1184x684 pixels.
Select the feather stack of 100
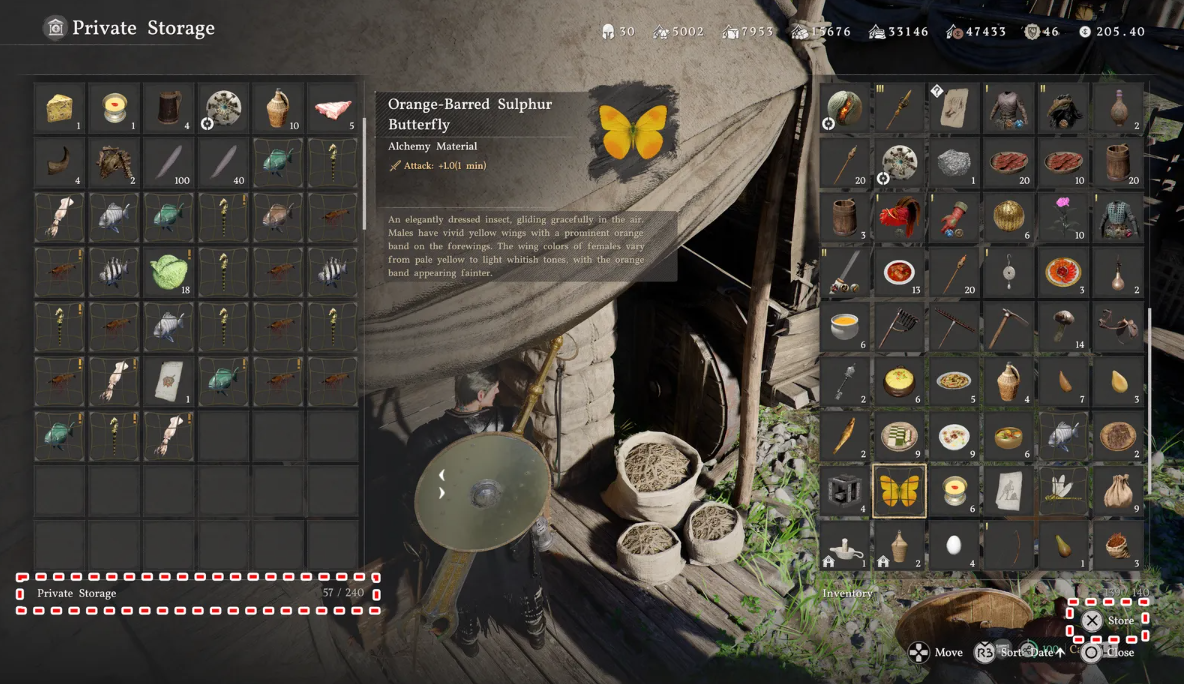point(169,162)
